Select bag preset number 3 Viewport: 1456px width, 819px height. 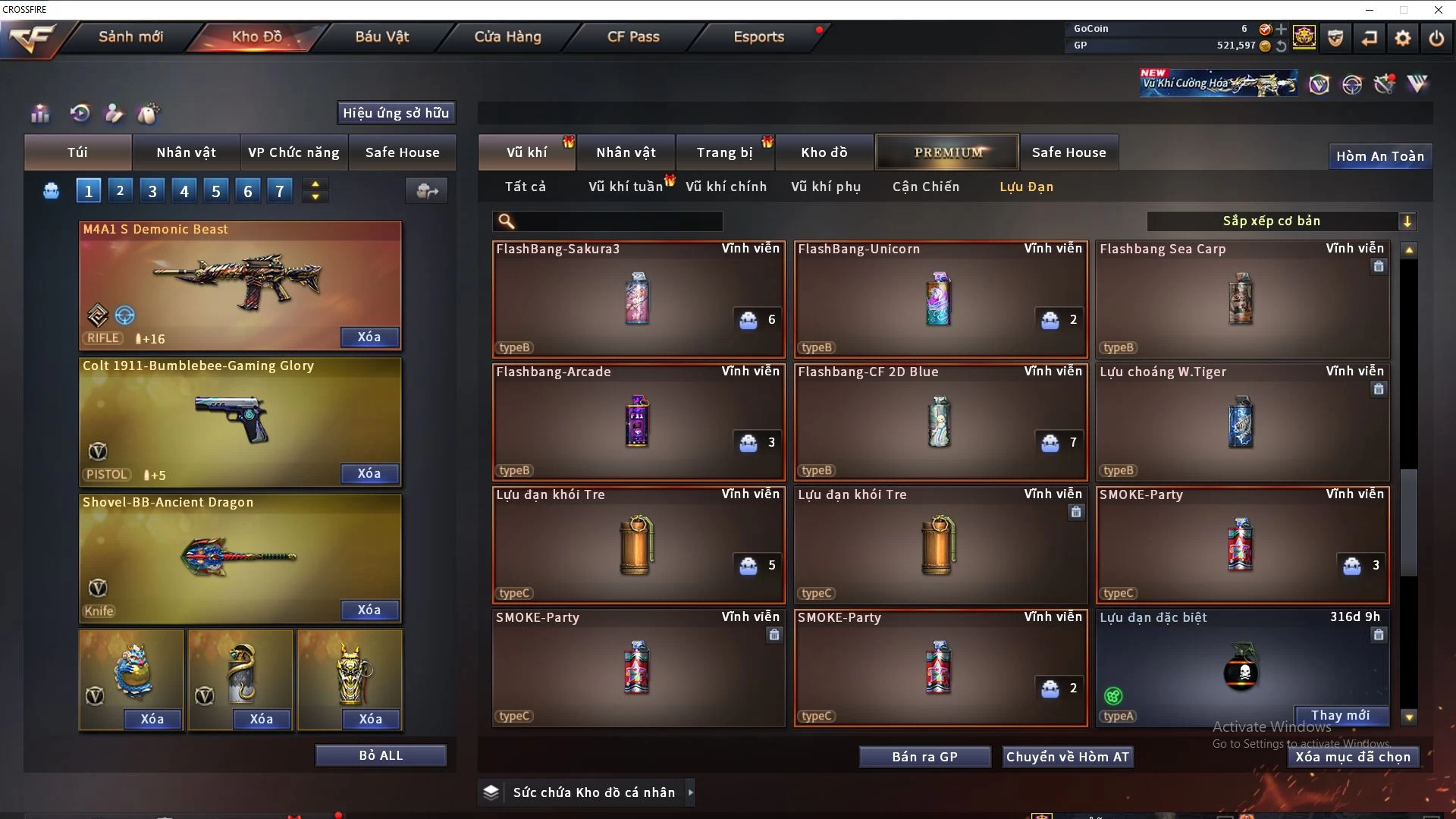152,191
